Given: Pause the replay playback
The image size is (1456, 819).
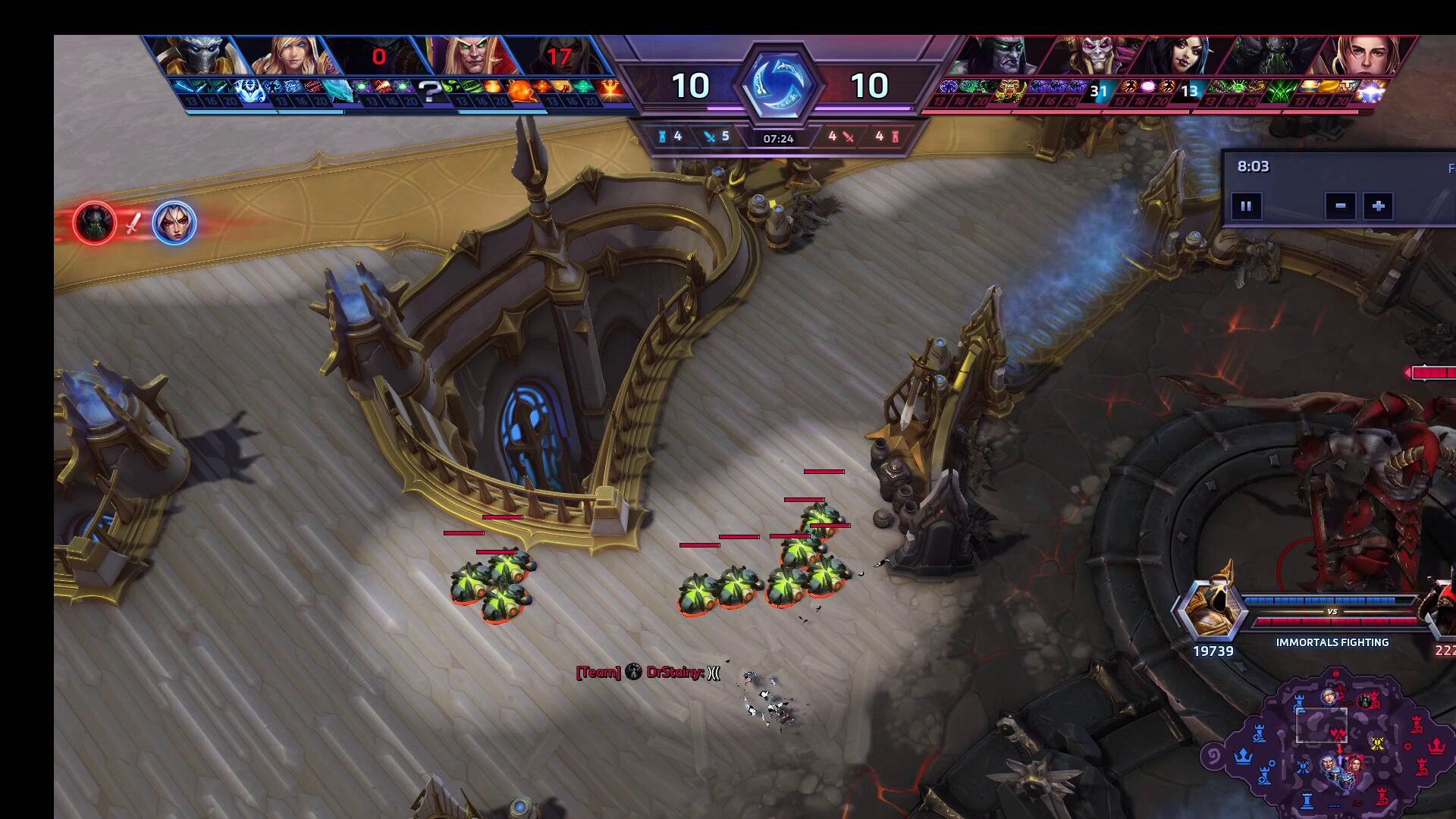Looking at the screenshot, I should (1246, 206).
